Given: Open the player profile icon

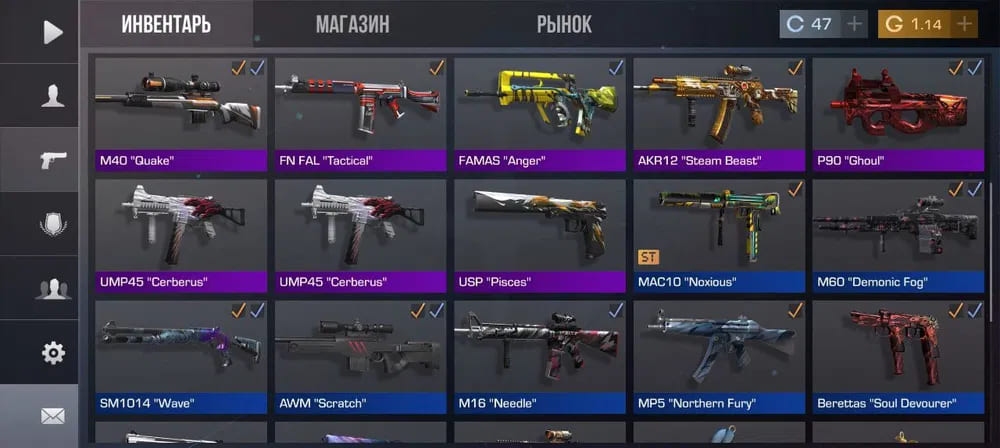Looking at the screenshot, I should (x=52, y=96).
